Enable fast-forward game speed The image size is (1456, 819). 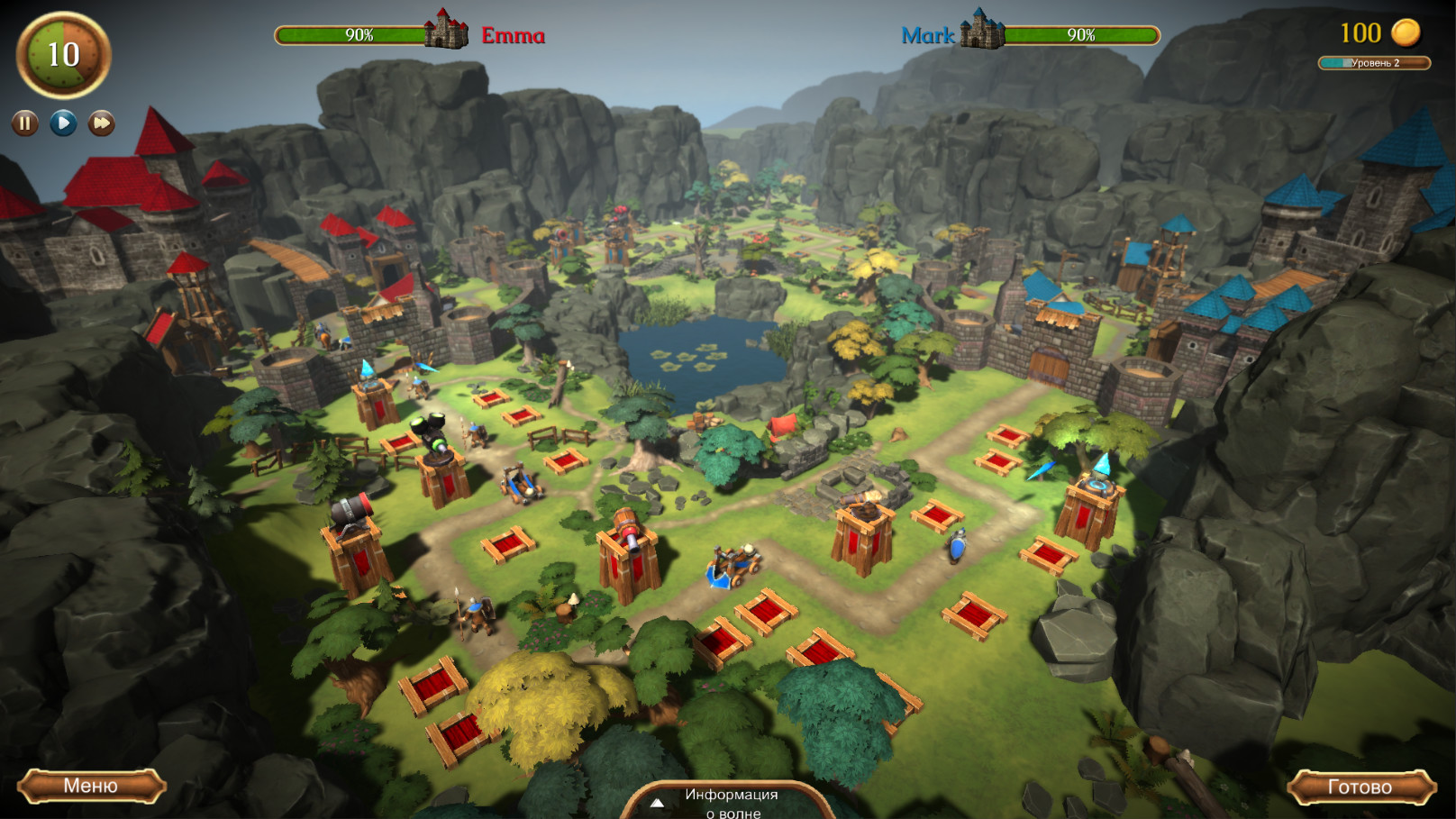pos(99,124)
